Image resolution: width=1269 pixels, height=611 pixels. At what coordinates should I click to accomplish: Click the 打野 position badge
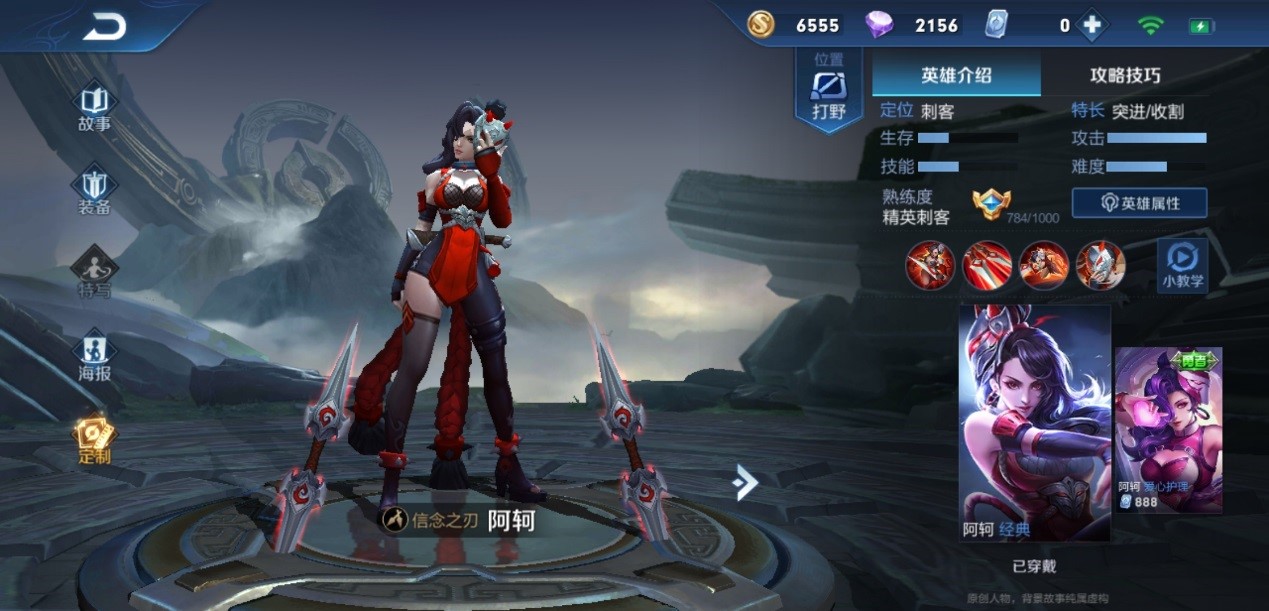[x=828, y=92]
